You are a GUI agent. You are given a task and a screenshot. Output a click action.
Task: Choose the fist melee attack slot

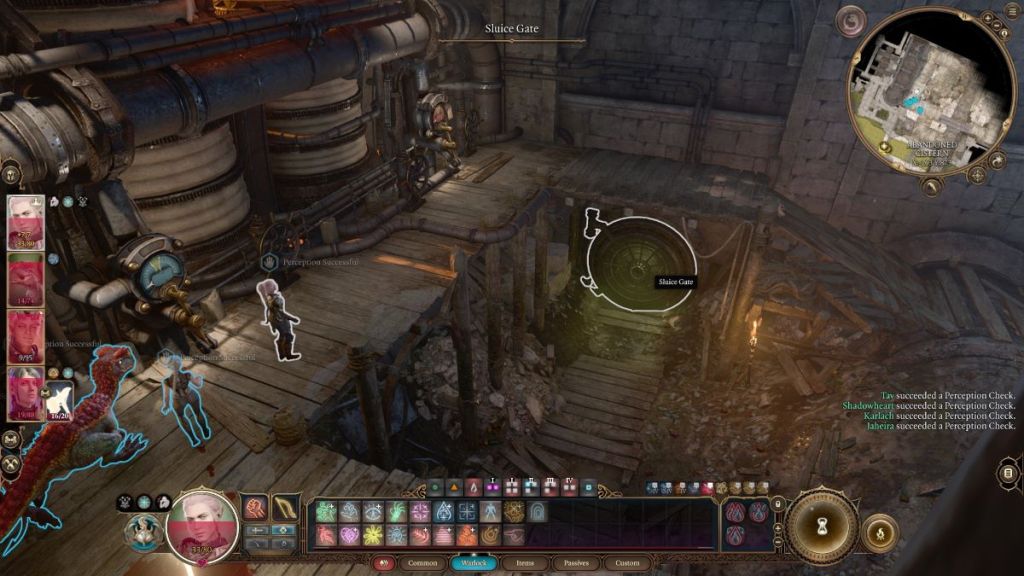(x=256, y=508)
